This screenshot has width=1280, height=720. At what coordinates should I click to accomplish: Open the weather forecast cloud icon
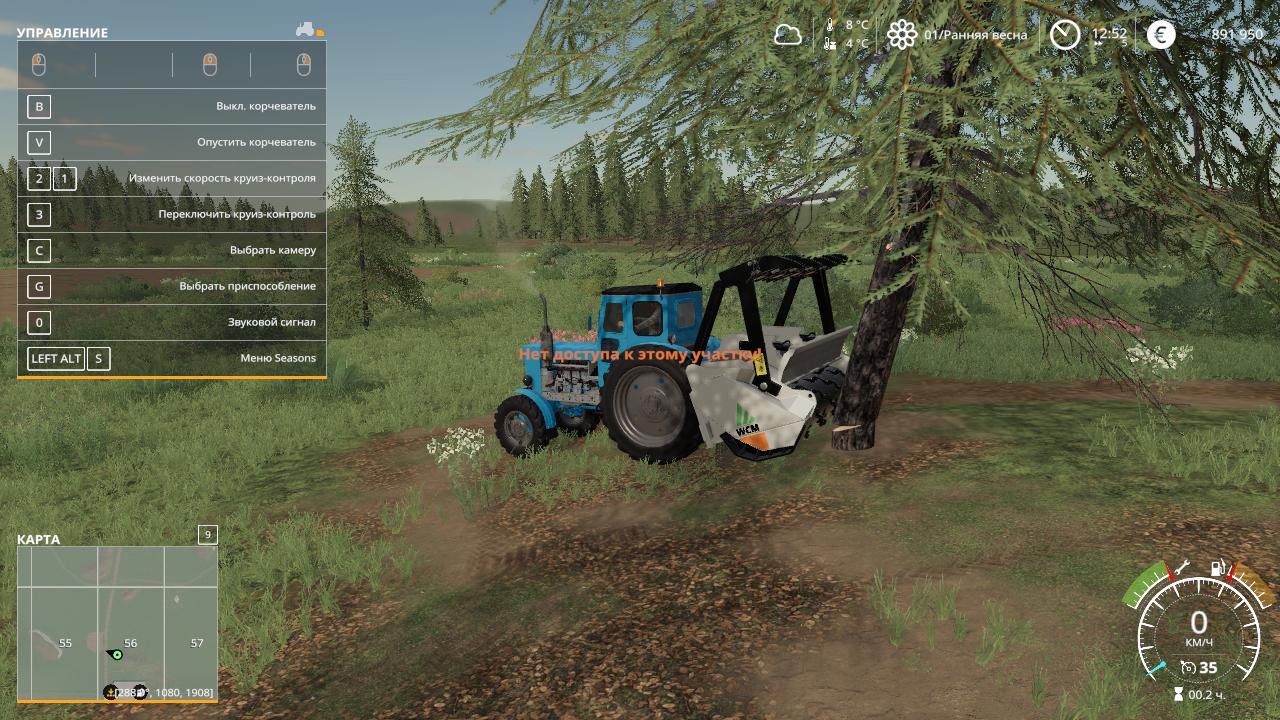pyautogui.click(x=788, y=35)
